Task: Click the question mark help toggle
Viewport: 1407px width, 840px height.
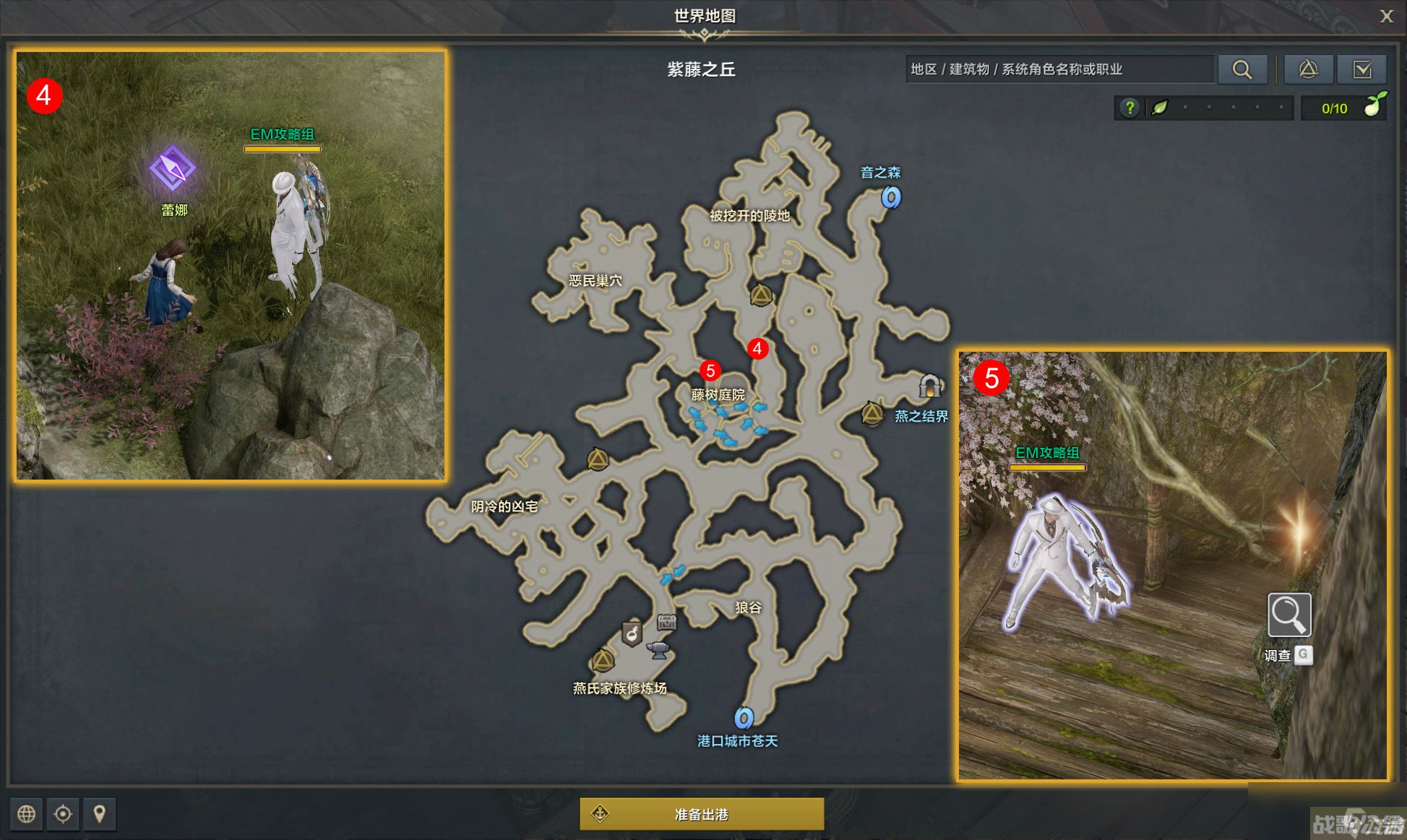Action: (x=1131, y=108)
